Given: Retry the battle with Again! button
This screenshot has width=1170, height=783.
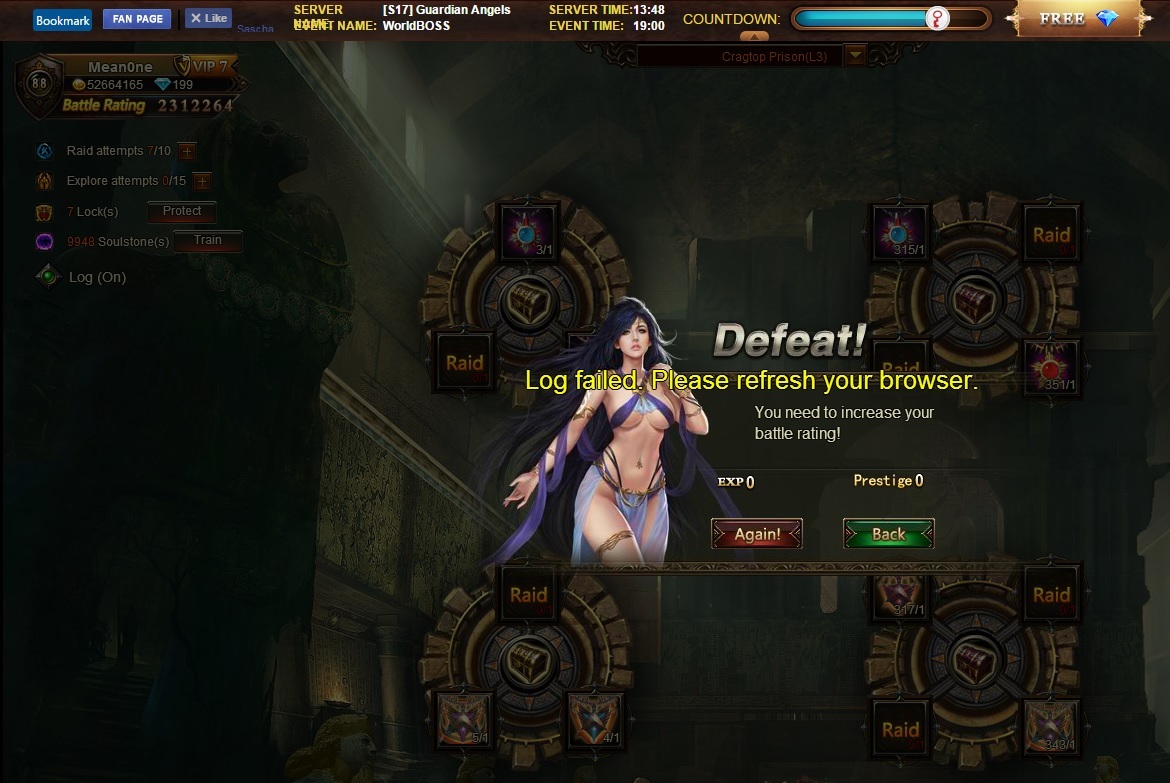Looking at the screenshot, I should [x=756, y=534].
